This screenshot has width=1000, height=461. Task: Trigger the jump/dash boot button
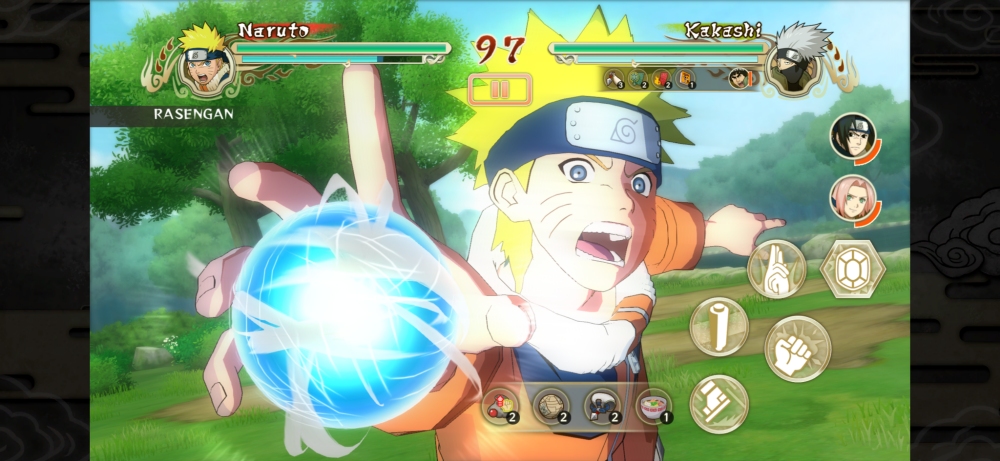pyautogui.click(x=719, y=403)
